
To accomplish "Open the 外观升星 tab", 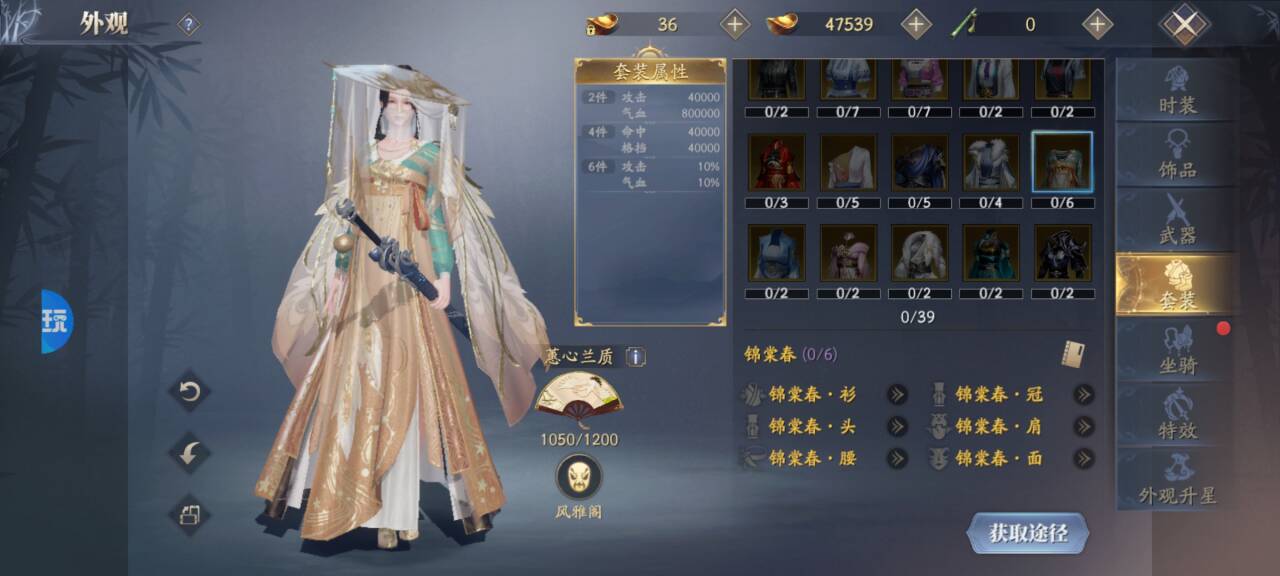I will [x=1177, y=481].
